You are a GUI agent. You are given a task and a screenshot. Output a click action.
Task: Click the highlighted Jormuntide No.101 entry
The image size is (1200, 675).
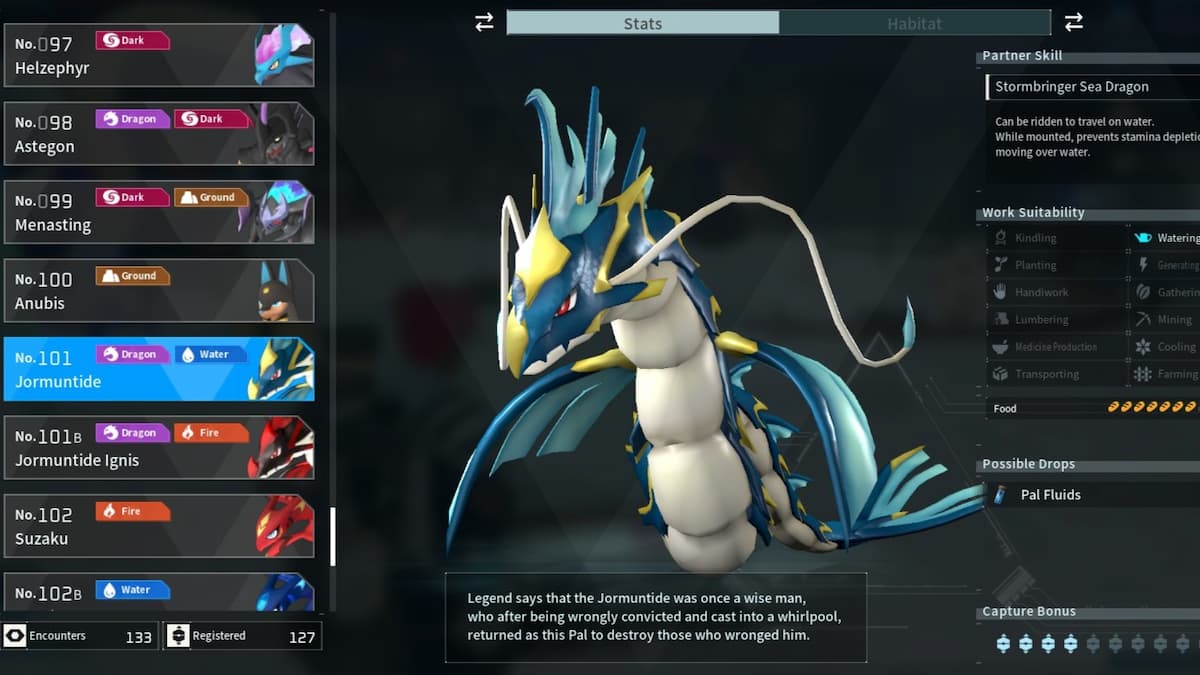pos(158,369)
